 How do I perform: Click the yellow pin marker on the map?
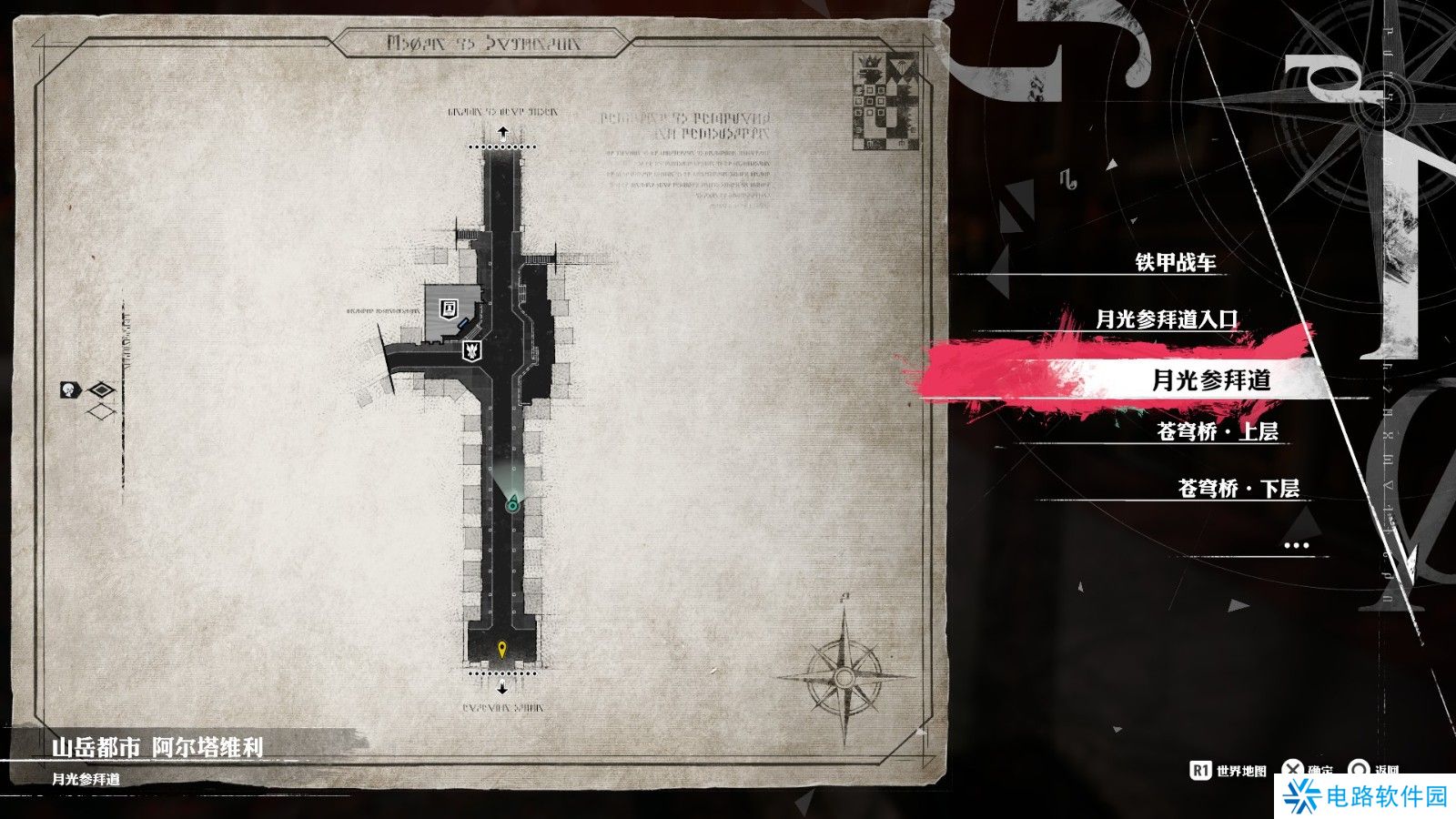[x=502, y=649]
